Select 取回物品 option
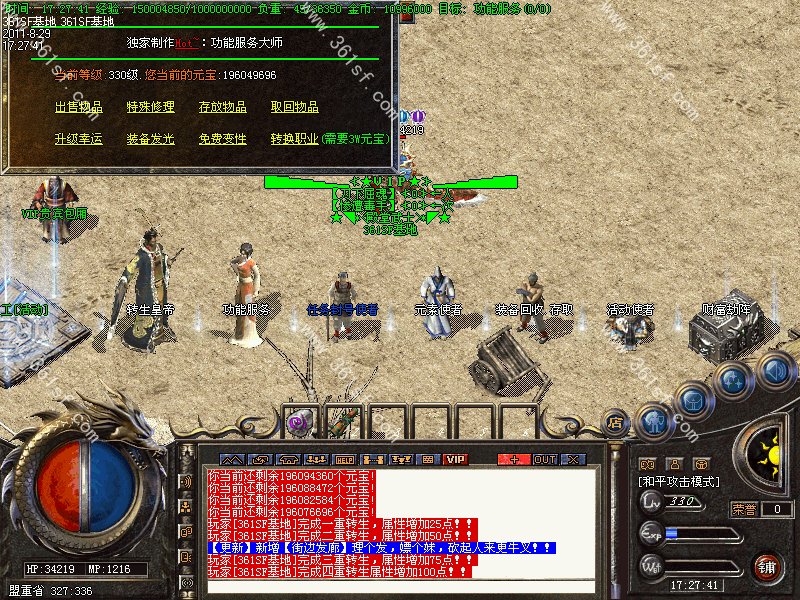The image size is (800, 600). (x=294, y=107)
